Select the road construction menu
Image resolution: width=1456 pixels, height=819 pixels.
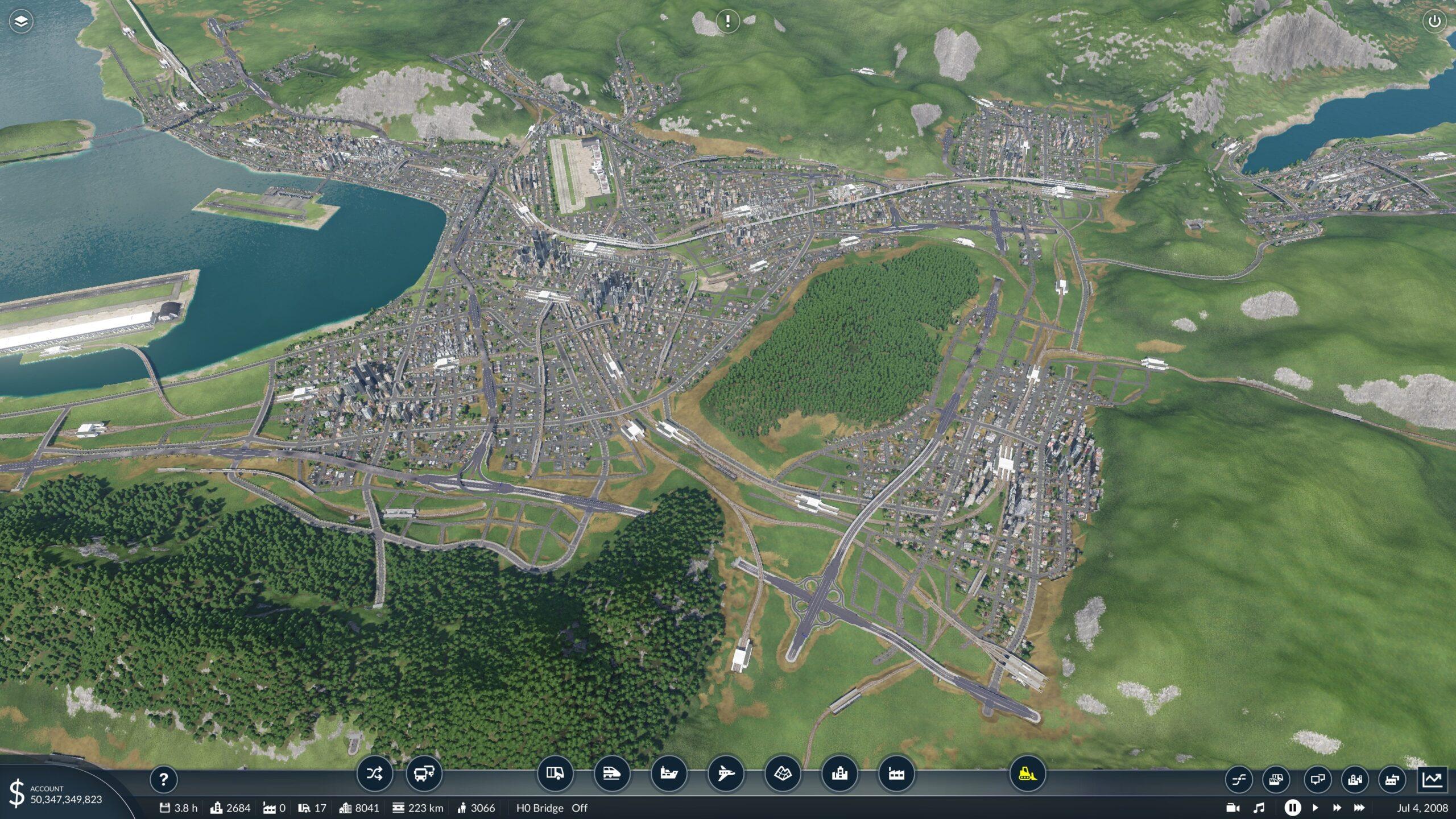[x=555, y=773]
